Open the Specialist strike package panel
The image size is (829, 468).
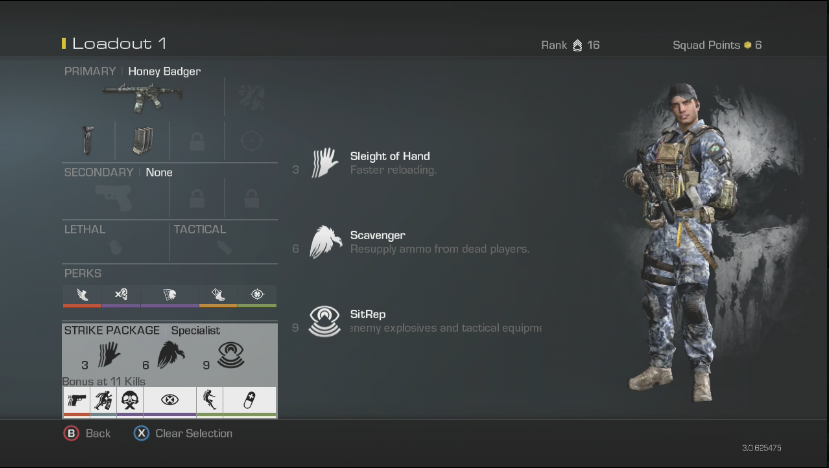[x=169, y=350]
